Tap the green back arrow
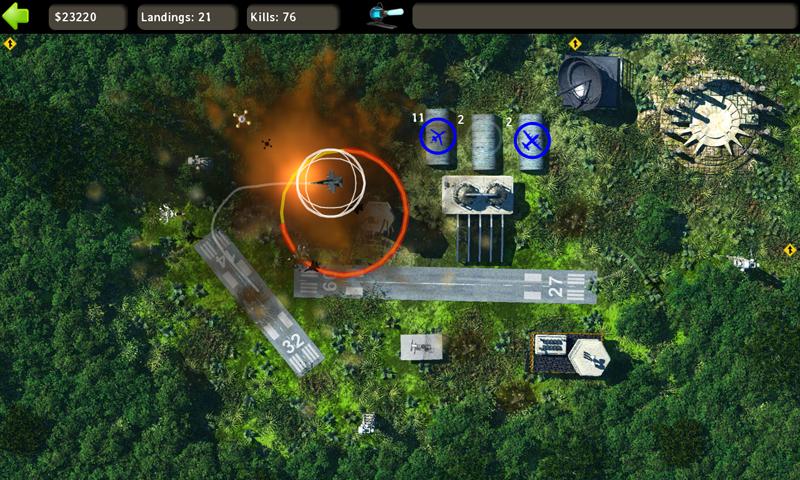The height and width of the screenshot is (480, 800). (x=17, y=16)
